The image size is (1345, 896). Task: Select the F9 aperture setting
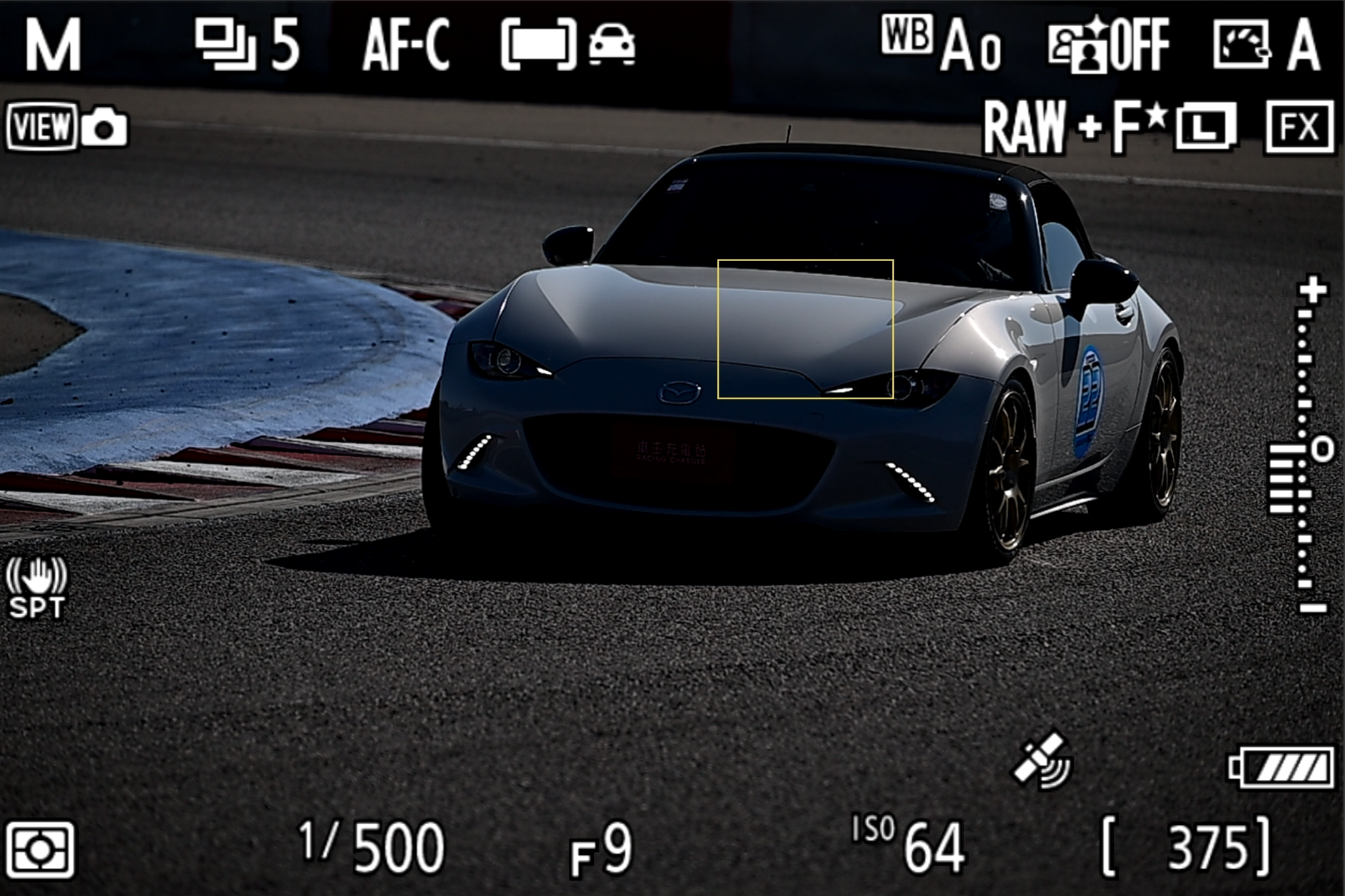601,850
